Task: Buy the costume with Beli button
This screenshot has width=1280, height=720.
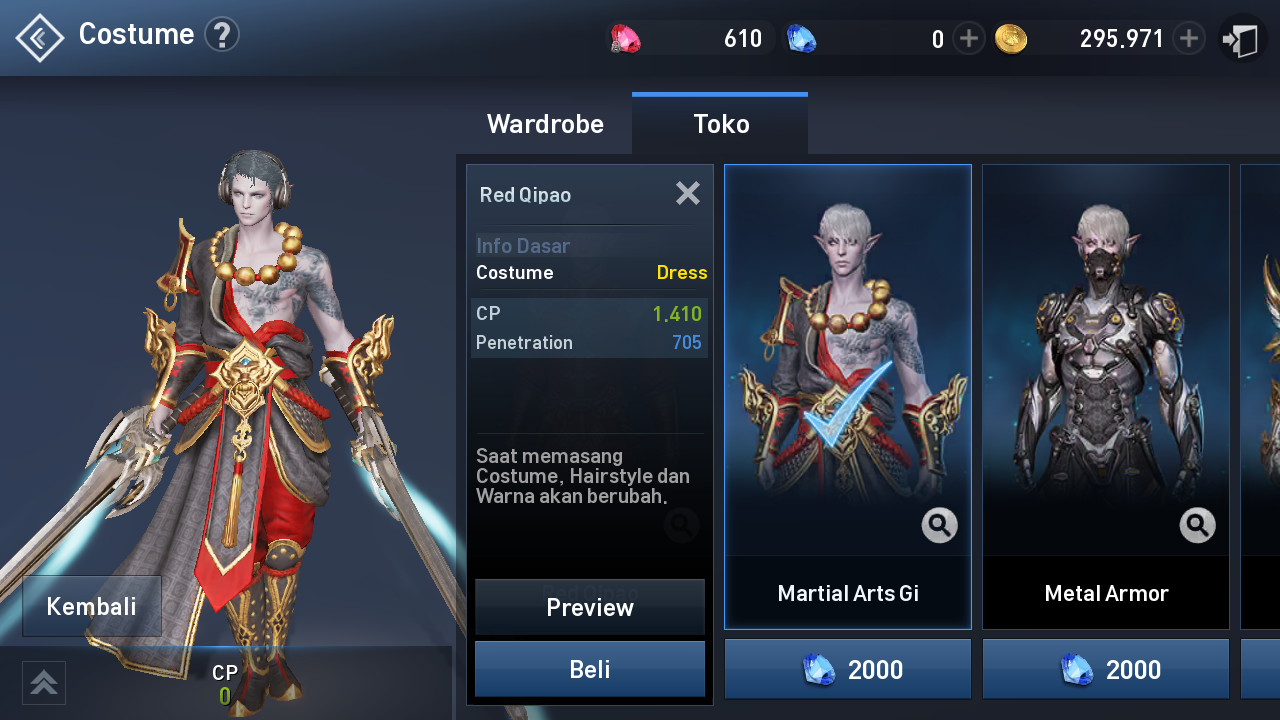Action: 590,669
